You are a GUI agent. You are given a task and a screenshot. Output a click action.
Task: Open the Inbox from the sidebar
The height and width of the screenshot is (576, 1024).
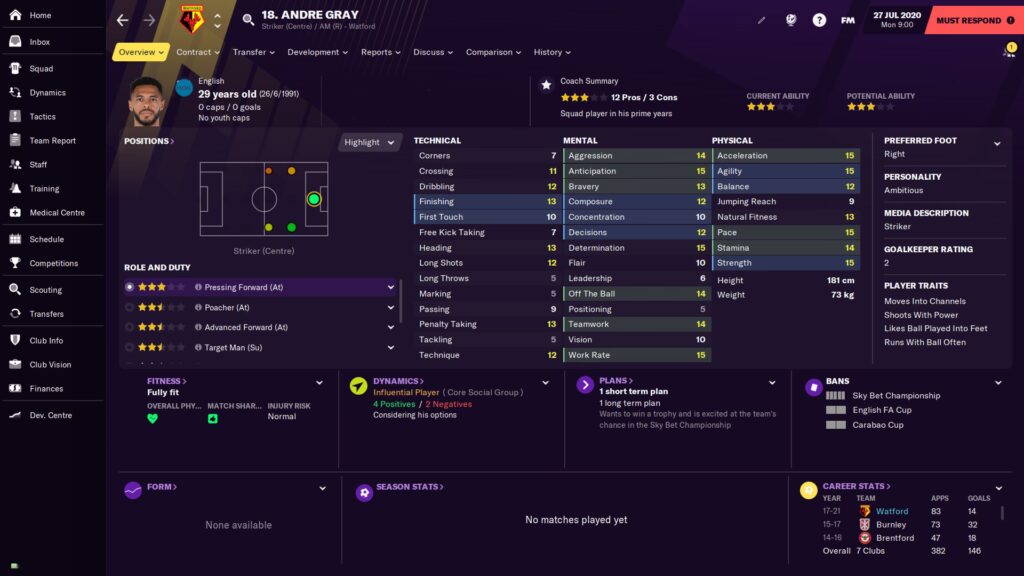click(39, 42)
